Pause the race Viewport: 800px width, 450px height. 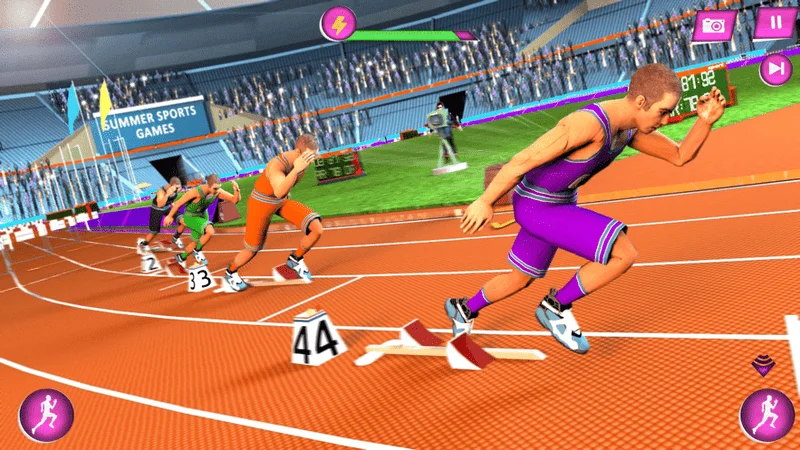775,23
